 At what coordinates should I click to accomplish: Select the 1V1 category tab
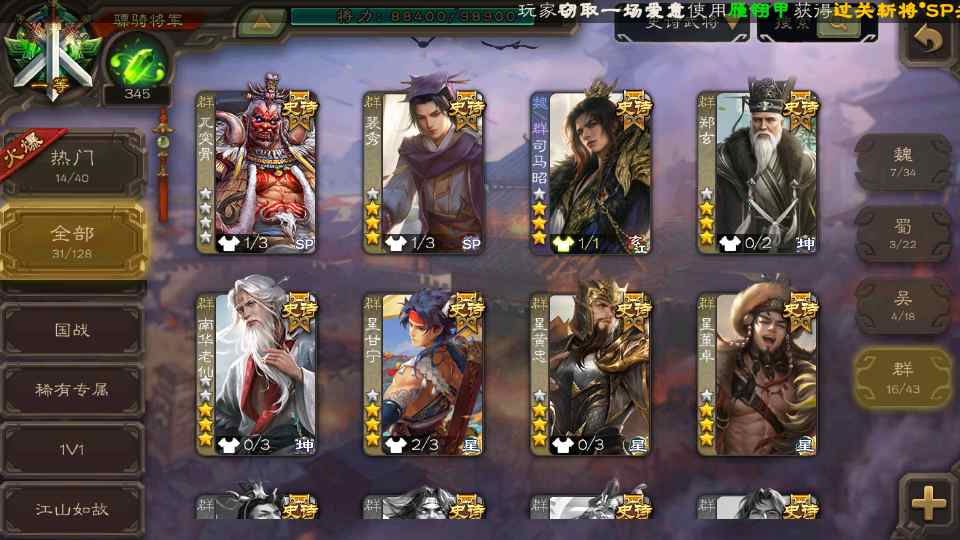click(72, 449)
